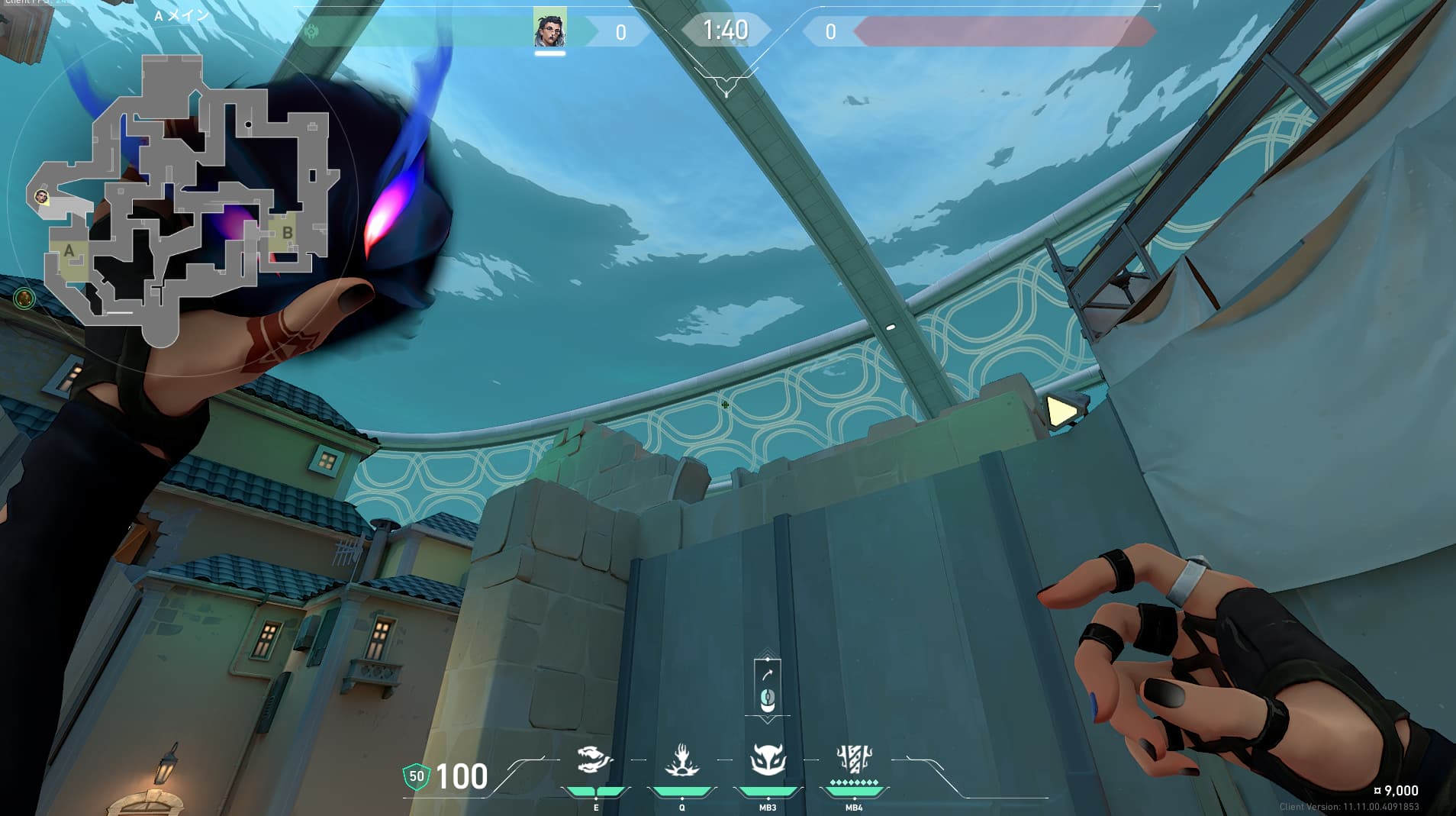Screen dimensions: 1456x816
Task: Select the A site marker on minimap
Action: (69, 250)
